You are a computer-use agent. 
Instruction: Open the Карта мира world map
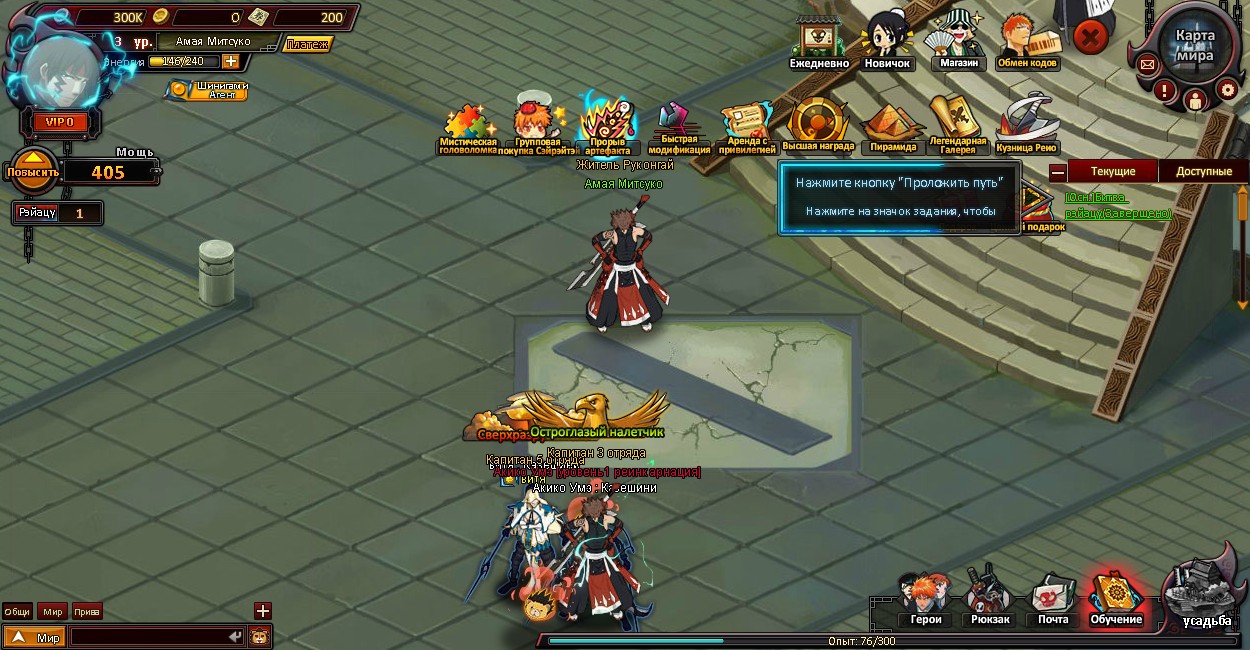[x=1195, y=45]
